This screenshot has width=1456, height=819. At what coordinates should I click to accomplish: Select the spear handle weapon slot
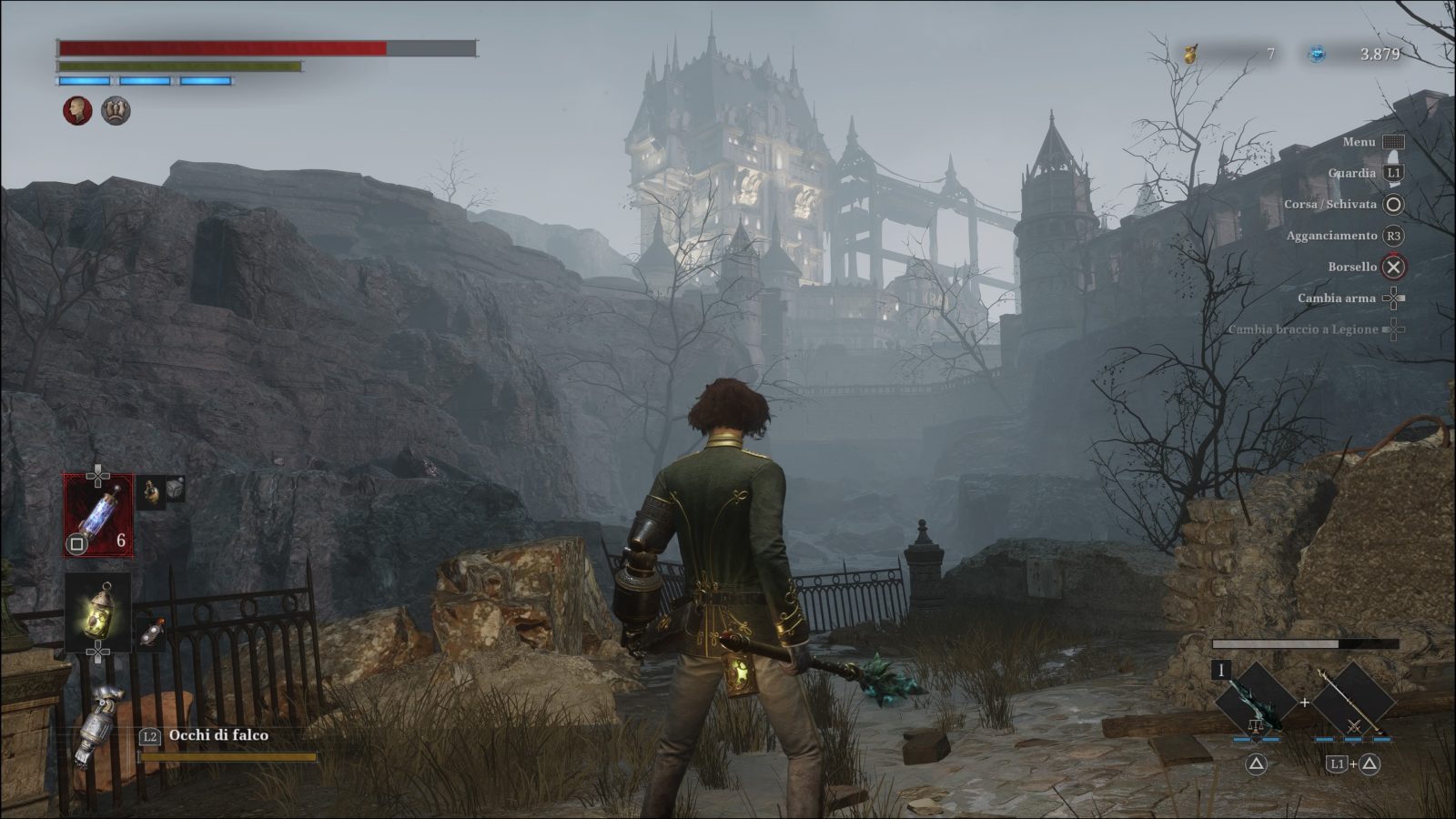point(1352,700)
